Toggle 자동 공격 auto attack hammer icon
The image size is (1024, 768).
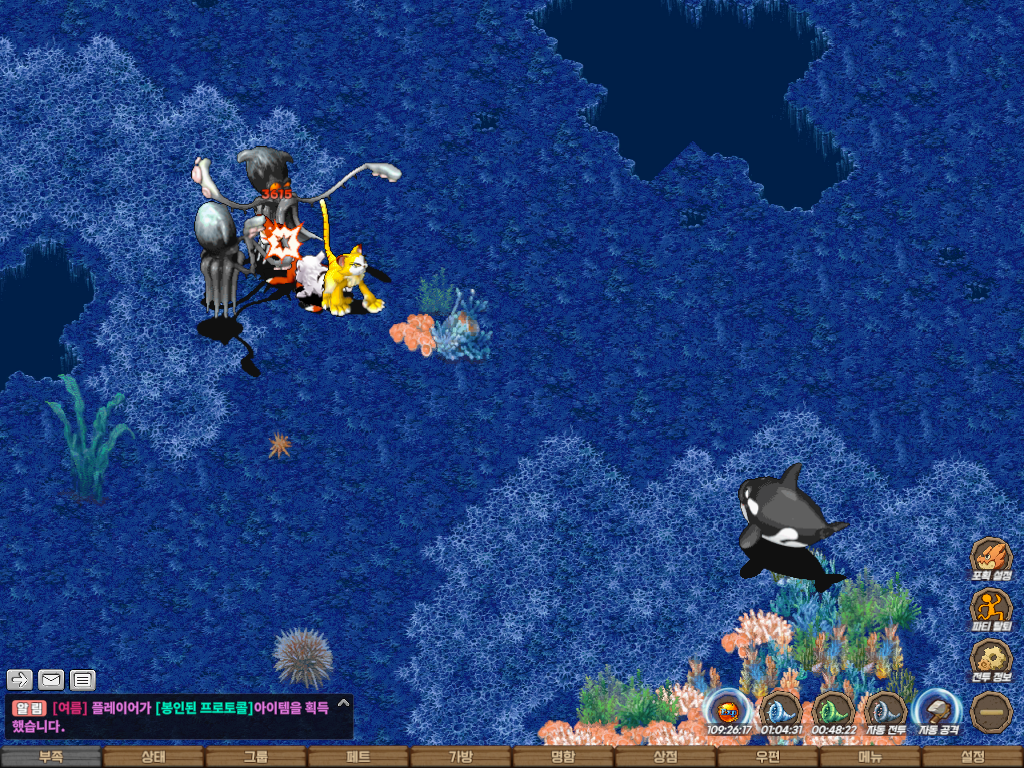pyautogui.click(x=938, y=710)
